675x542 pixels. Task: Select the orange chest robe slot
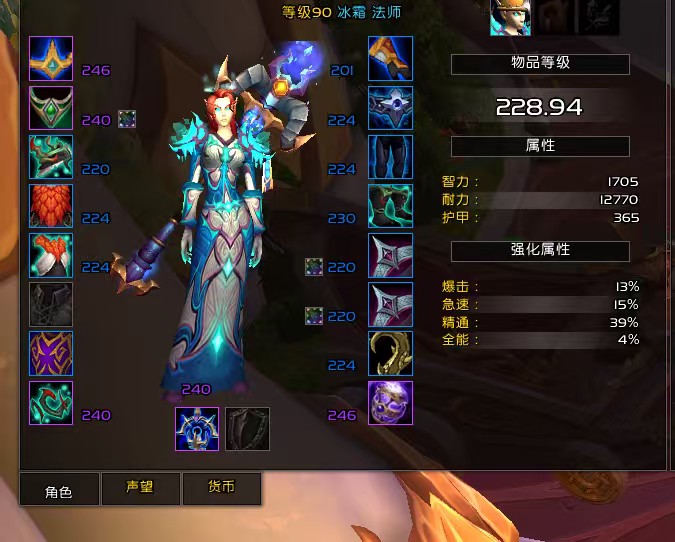[x=51, y=255]
